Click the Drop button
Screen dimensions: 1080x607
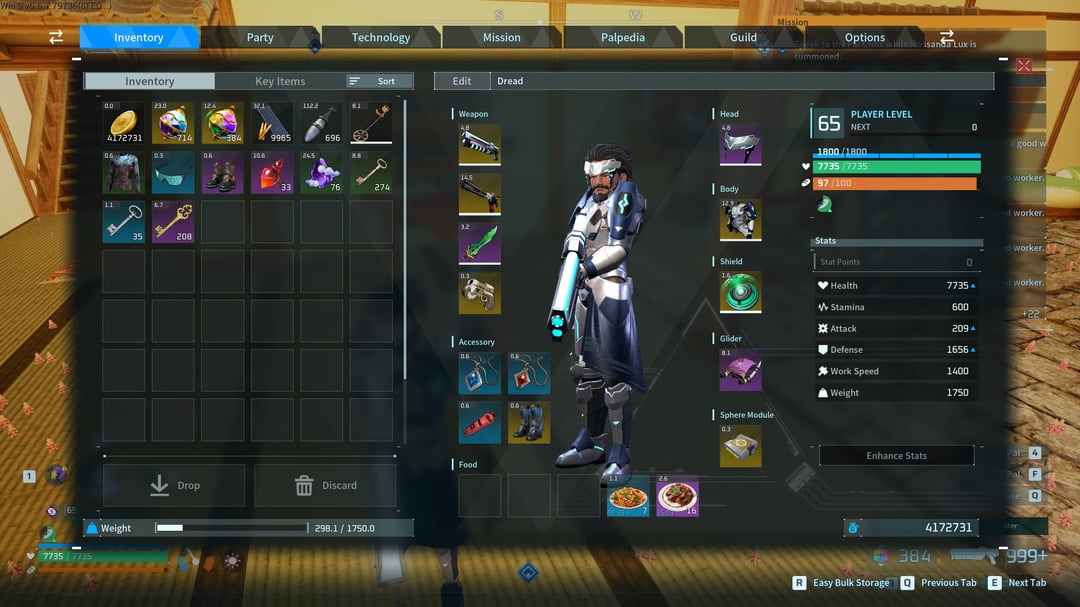click(x=174, y=485)
